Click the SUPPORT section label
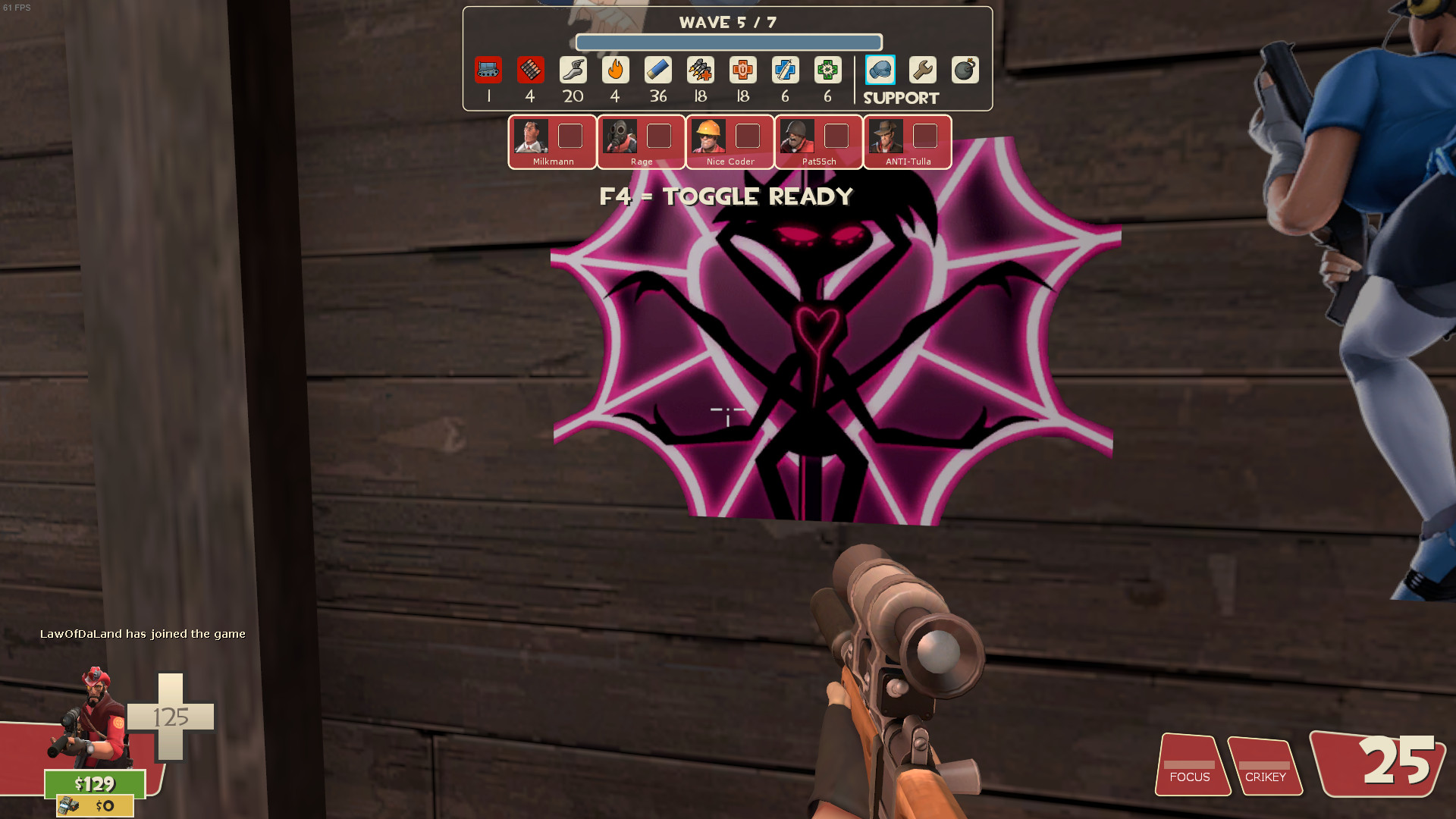The height and width of the screenshot is (819, 1456). (x=901, y=98)
